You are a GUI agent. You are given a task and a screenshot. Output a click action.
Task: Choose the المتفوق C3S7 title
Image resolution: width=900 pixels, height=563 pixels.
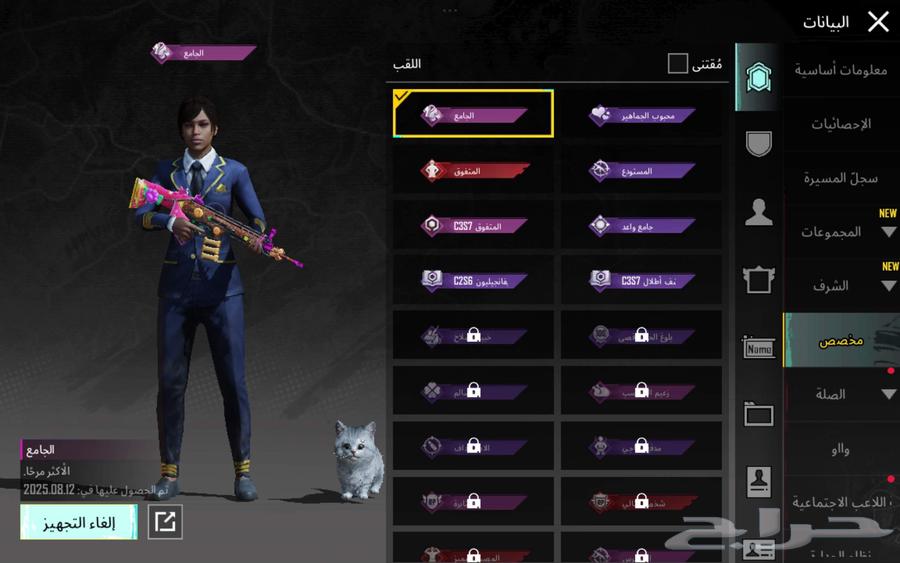(473, 226)
